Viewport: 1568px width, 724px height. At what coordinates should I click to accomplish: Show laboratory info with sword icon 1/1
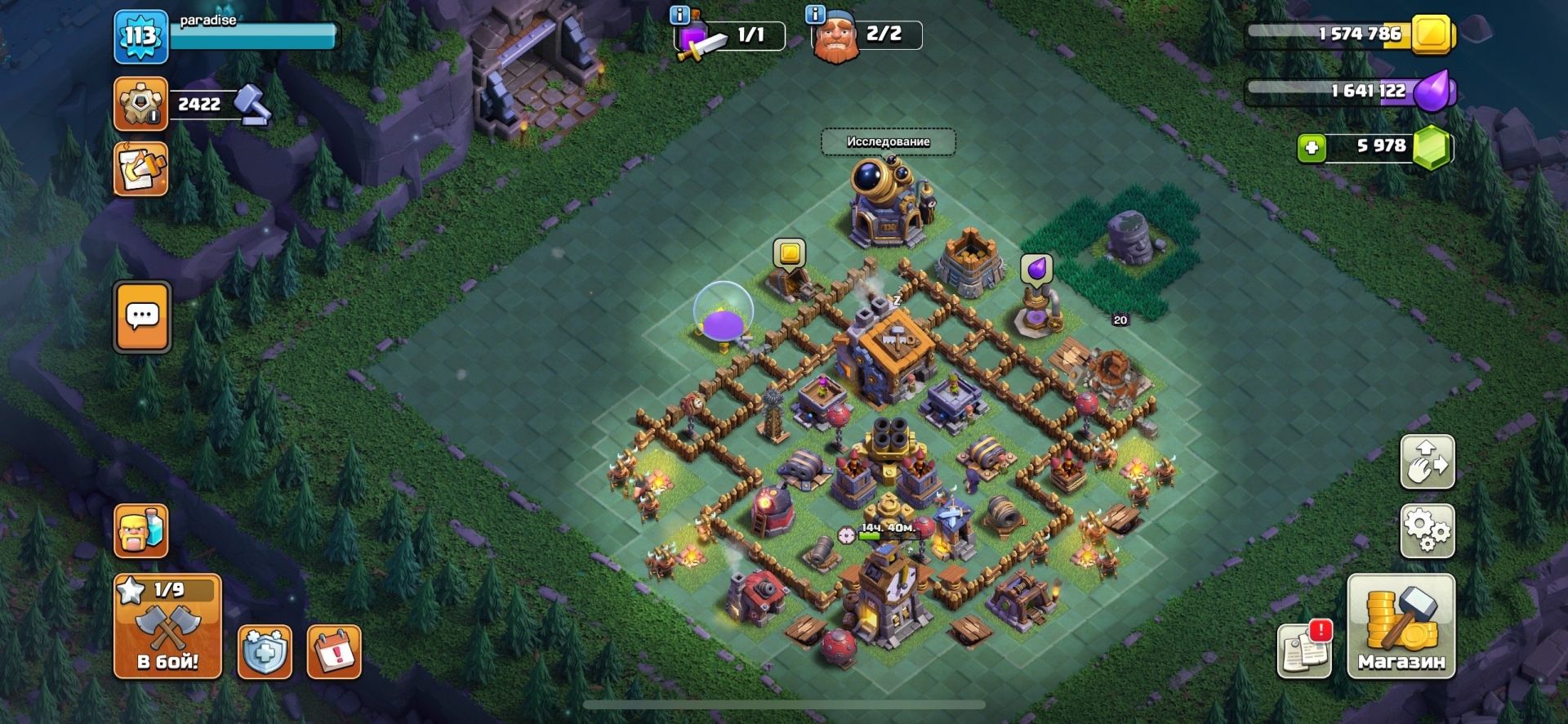point(728,35)
